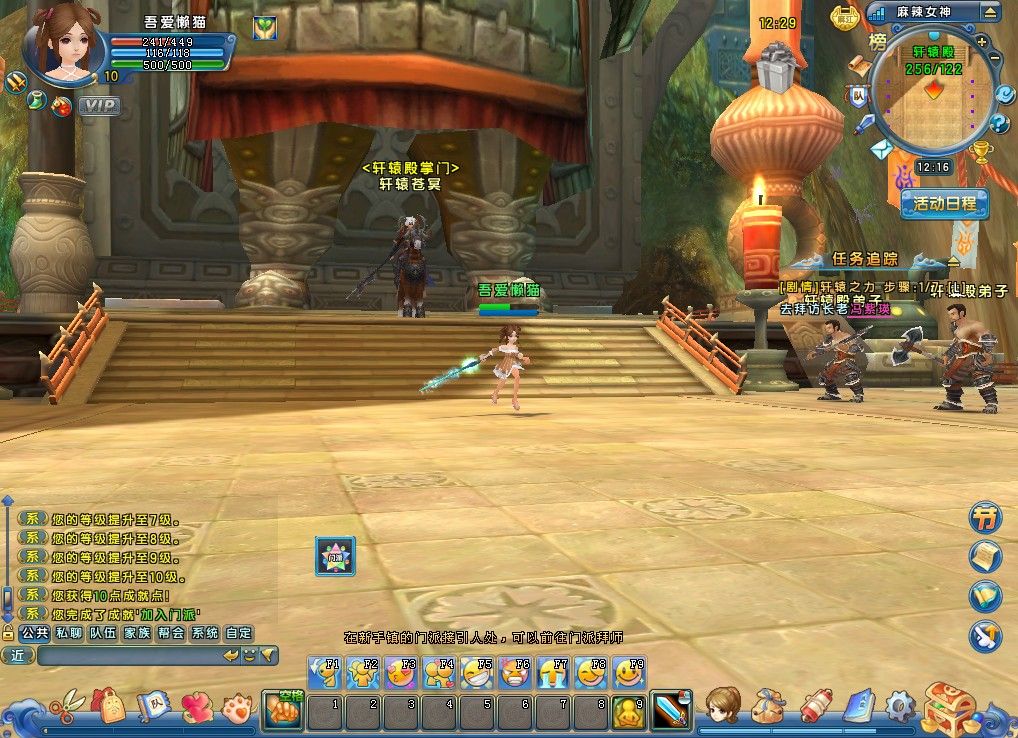The height and width of the screenshot is (738, 1018).
Task: Zoom in the minimap with plus button
Action: coord(982,42)
